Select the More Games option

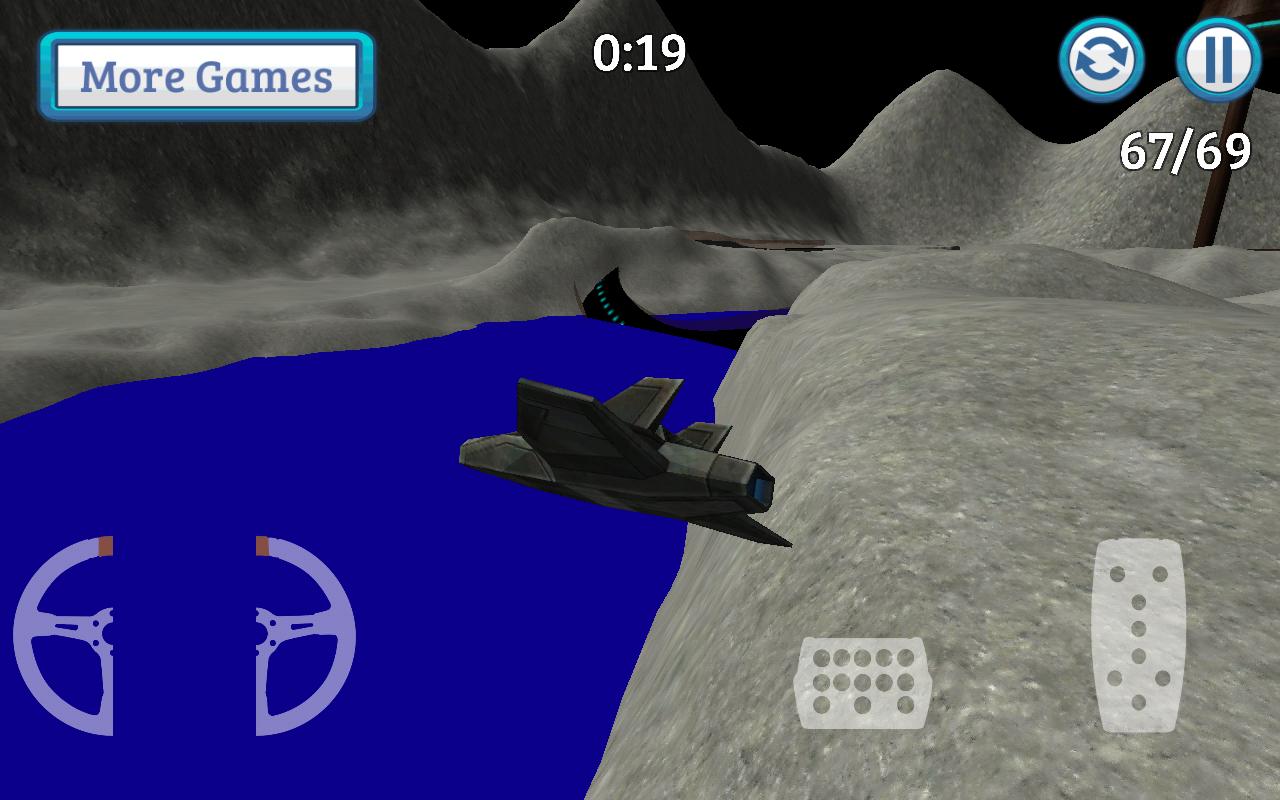click(x=205, y=76)
